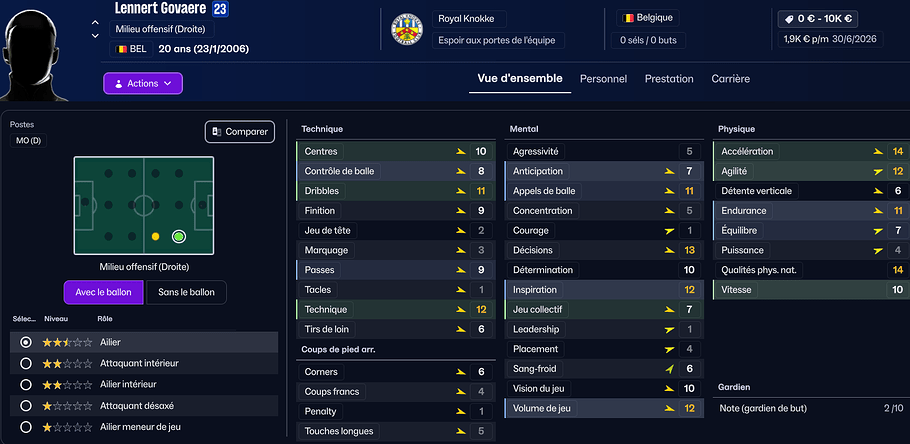Click the Royal Knokke club badge
Image resolution: width=910 pixels, height=444 pixels.
point(406,30)
